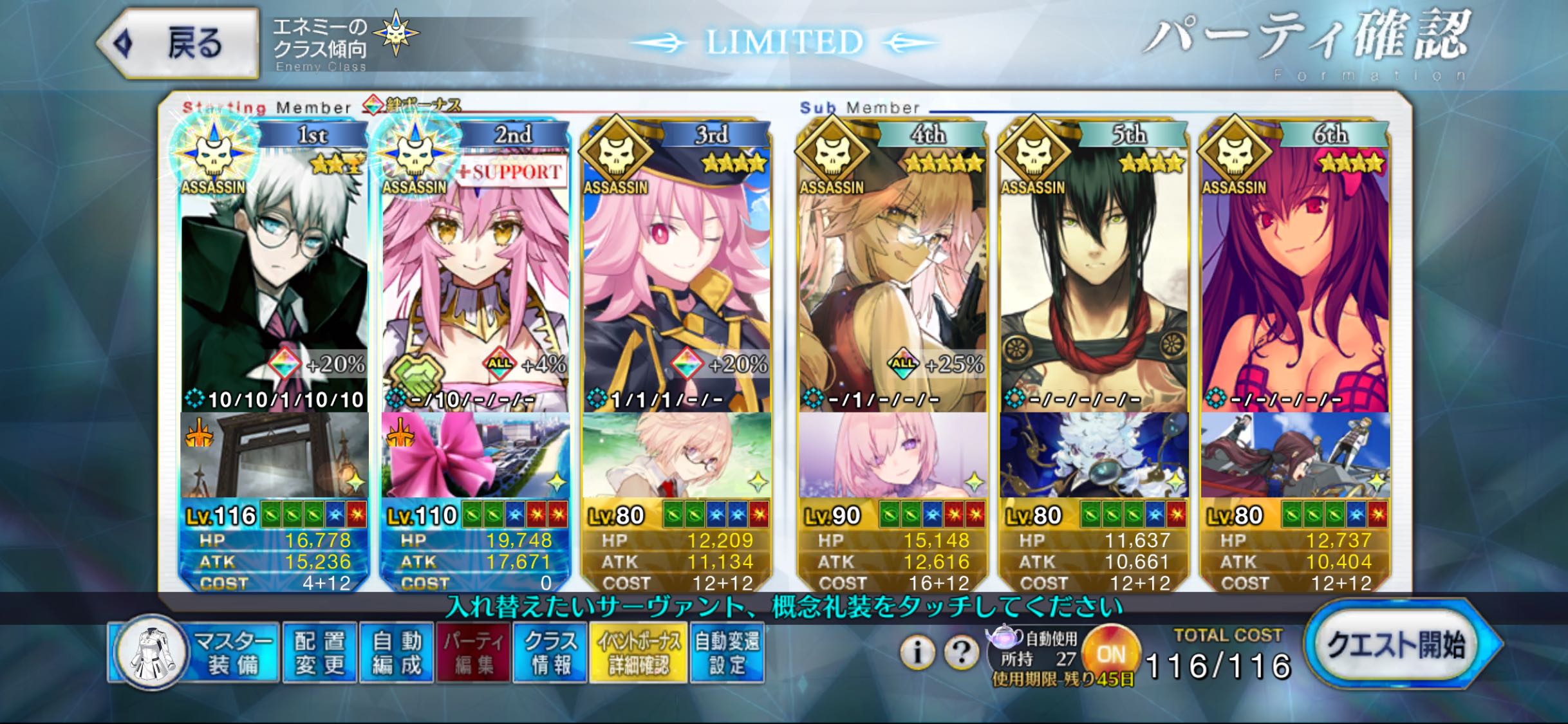
Task: Select the pink ribbon craft essence card
Action: 475,454
